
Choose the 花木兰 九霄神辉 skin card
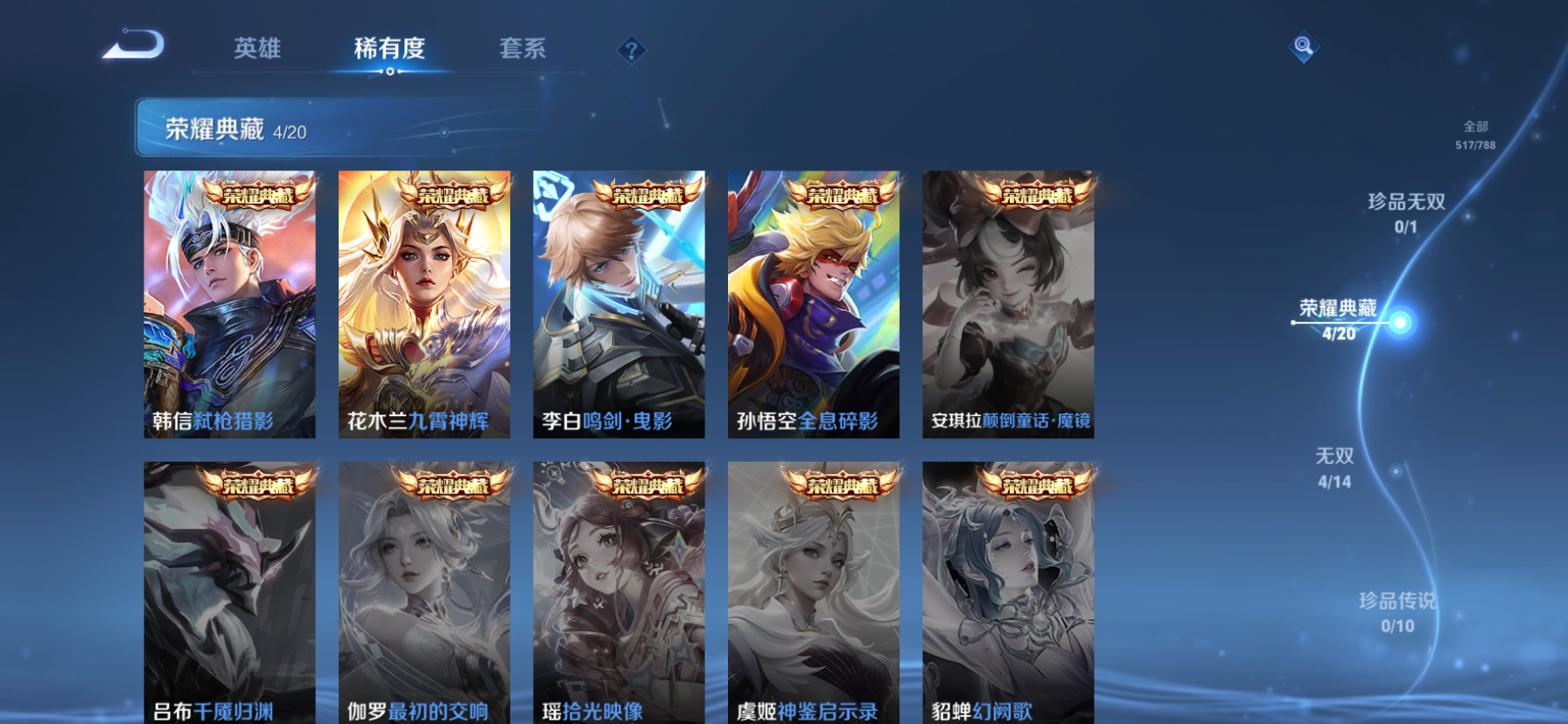point(424,303)
